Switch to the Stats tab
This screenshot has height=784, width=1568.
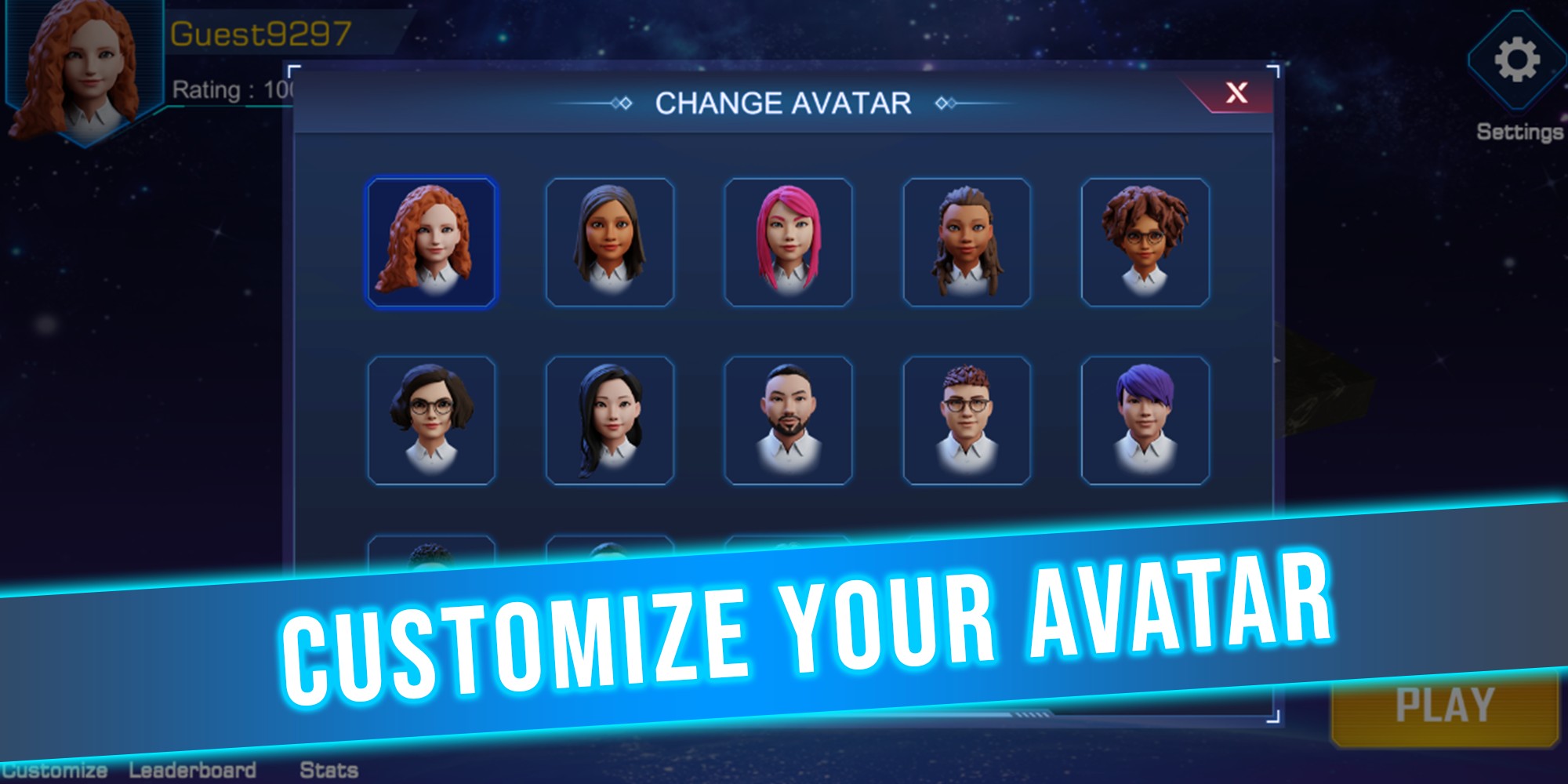coord(328,770)
